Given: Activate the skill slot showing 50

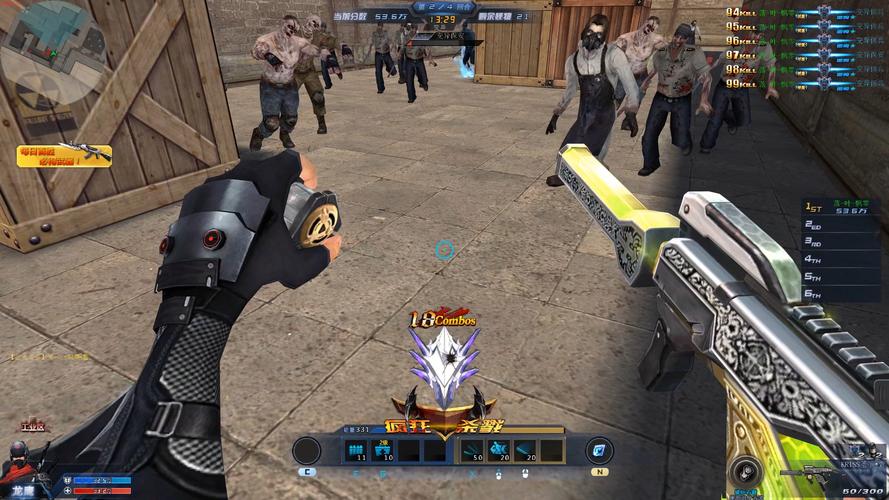Looking at the screenshot, I should pyautogui.click(x=472, y=451).
